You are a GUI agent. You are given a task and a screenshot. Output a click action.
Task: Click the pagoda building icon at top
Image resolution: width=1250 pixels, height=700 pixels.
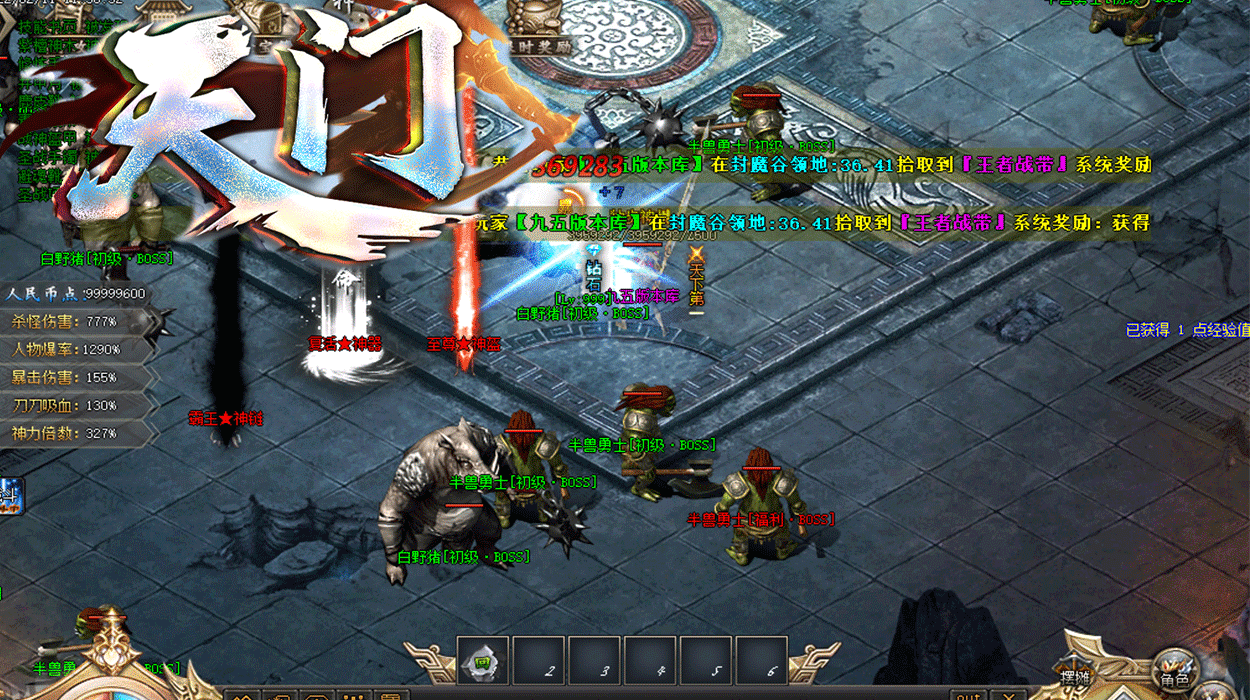pyautogui.click(x=165, y=12)
